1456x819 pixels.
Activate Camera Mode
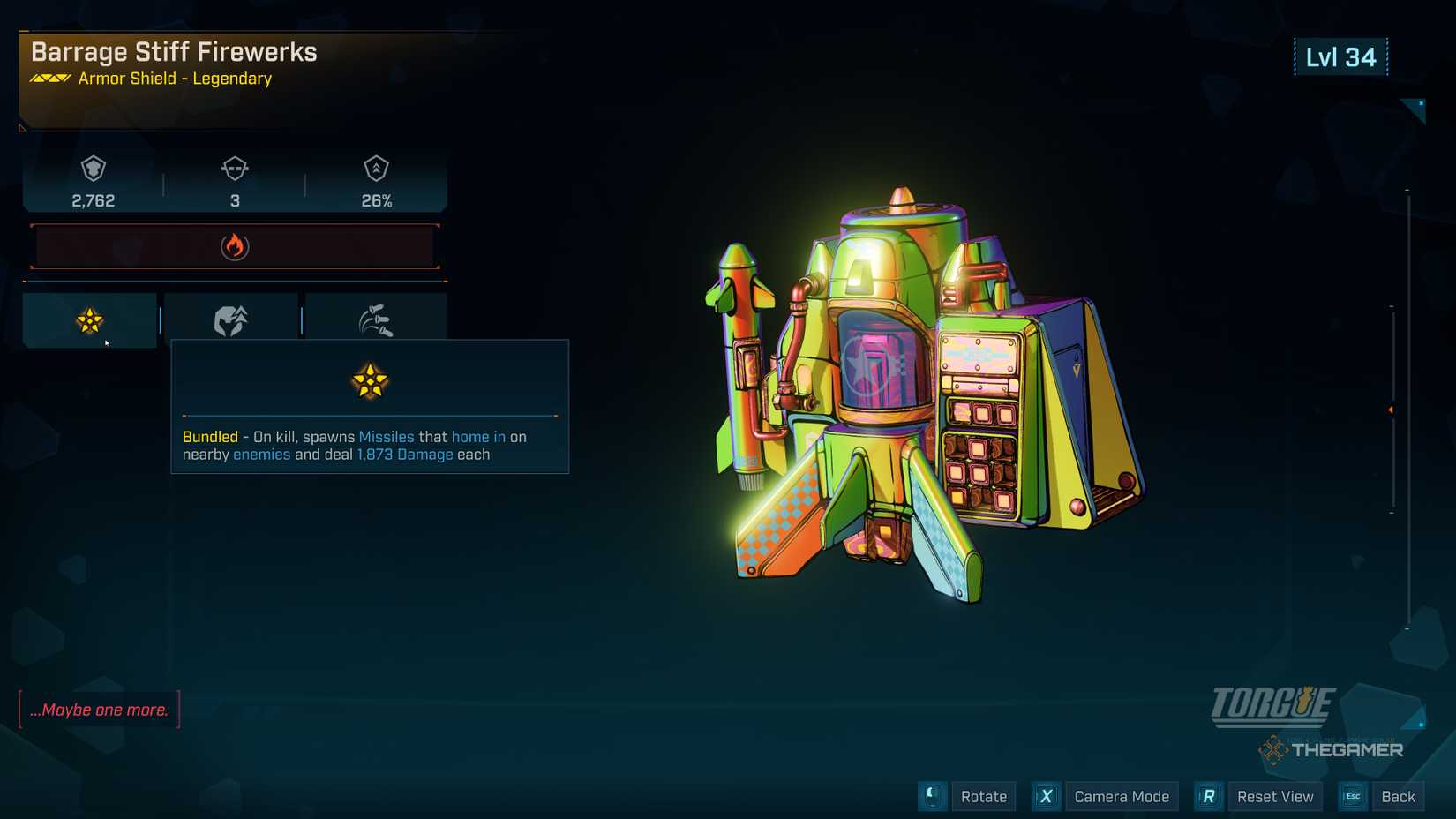1122,796
